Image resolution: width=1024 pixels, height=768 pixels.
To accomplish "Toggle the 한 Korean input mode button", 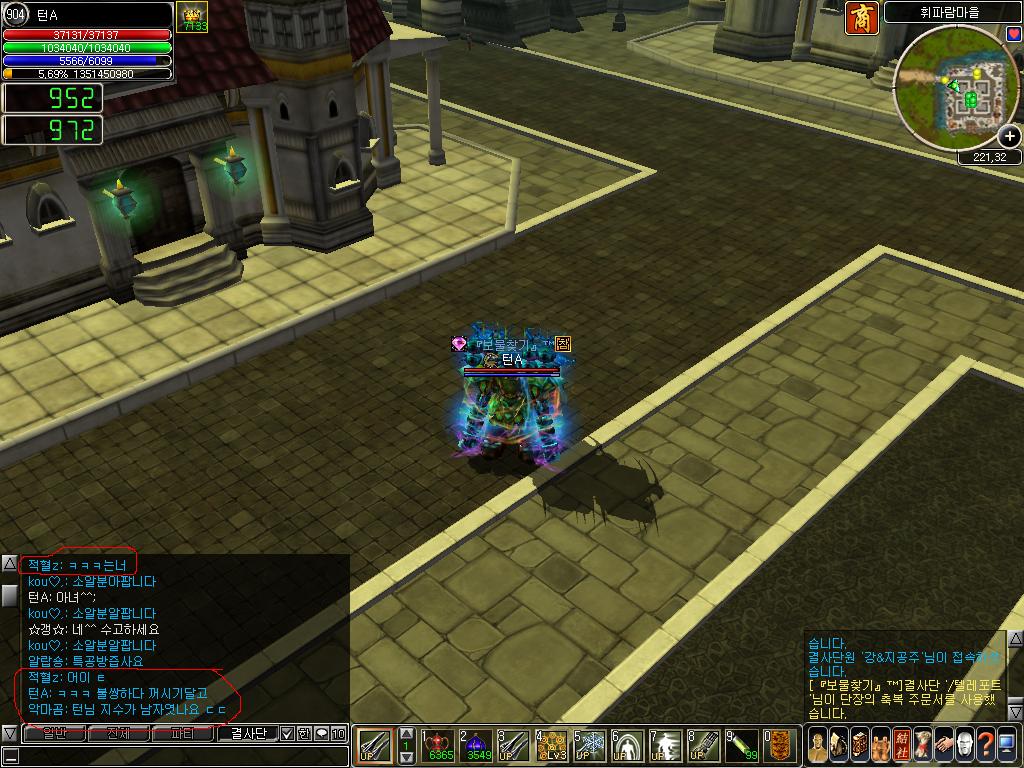I will pyautogui.click(x=304, y=733).
